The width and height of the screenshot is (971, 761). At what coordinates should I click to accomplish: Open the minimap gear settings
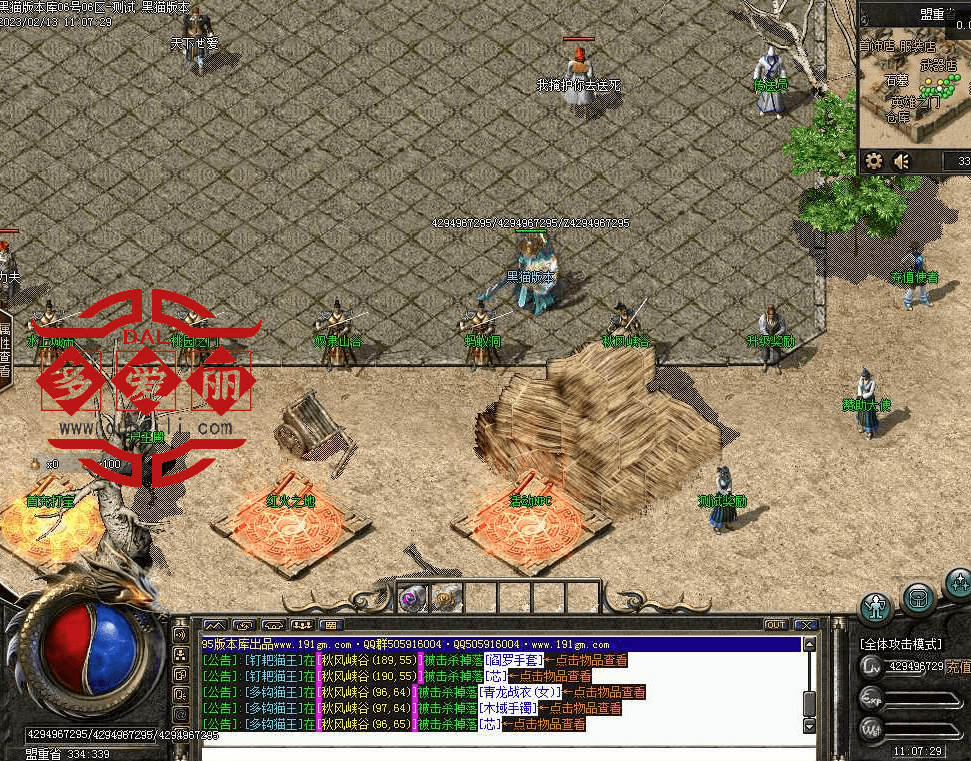pos(874,161)
